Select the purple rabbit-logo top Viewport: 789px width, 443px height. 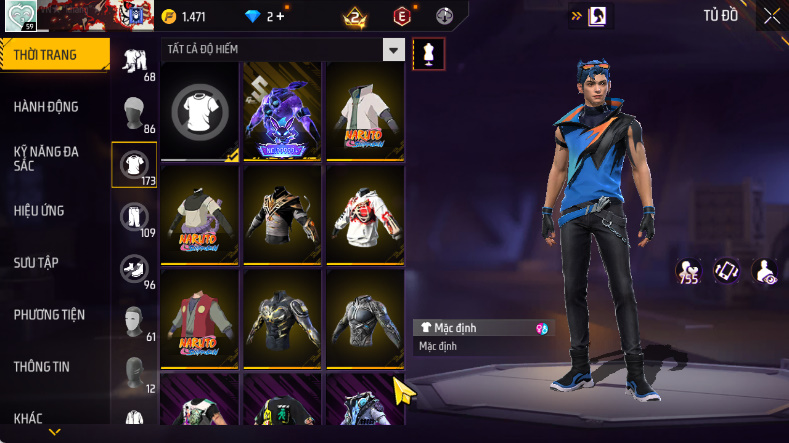[x=282, y=110]
